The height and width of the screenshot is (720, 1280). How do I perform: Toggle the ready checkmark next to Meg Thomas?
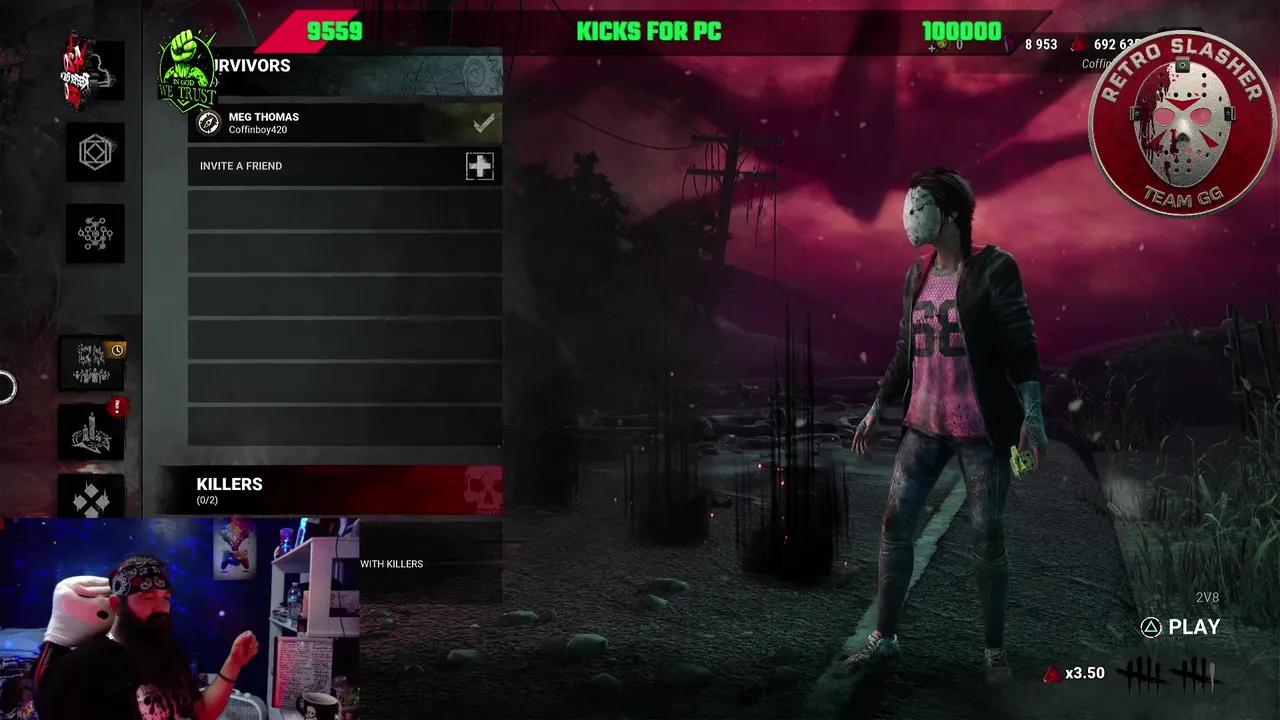pyautogui.click(x=484, y=122)
